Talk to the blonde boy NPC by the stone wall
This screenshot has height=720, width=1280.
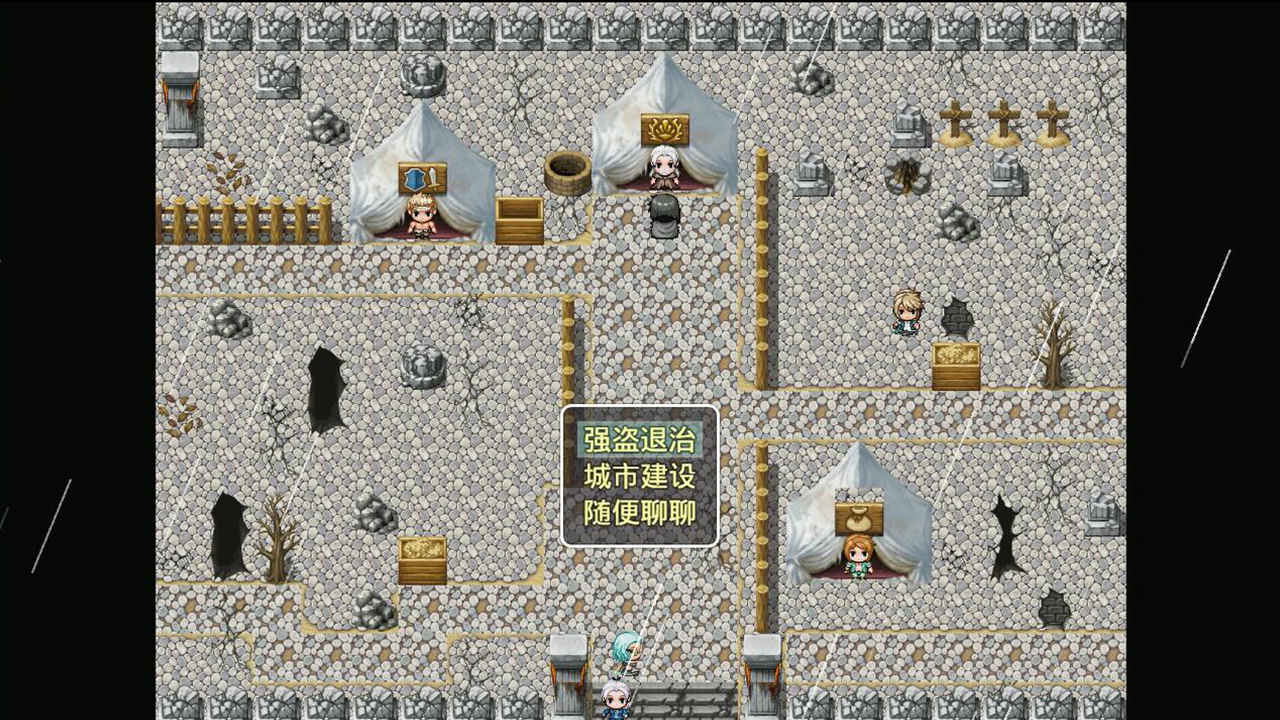908,315
